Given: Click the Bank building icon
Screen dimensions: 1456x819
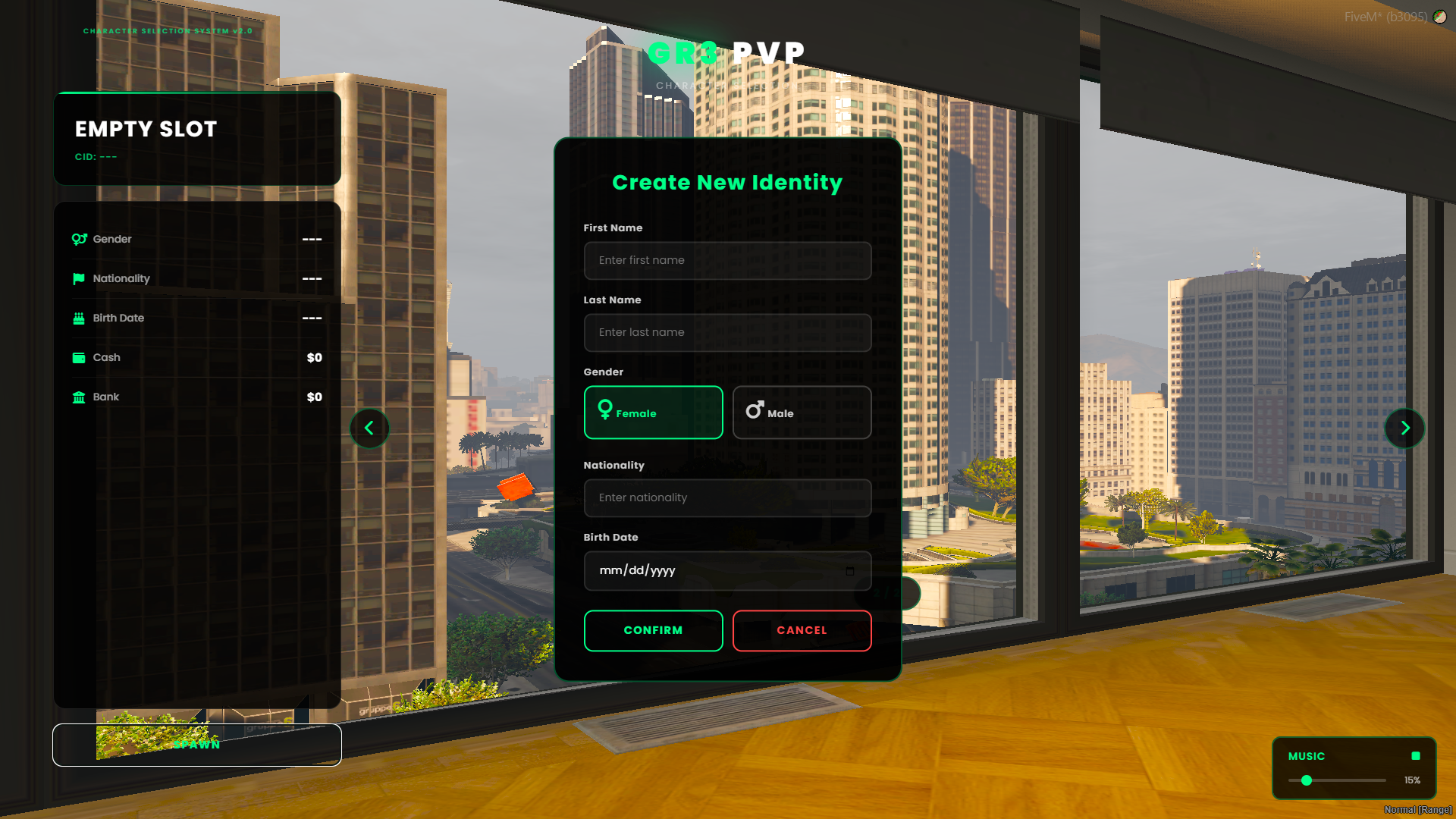Looking at the screenshot, I should click(79, 397).
